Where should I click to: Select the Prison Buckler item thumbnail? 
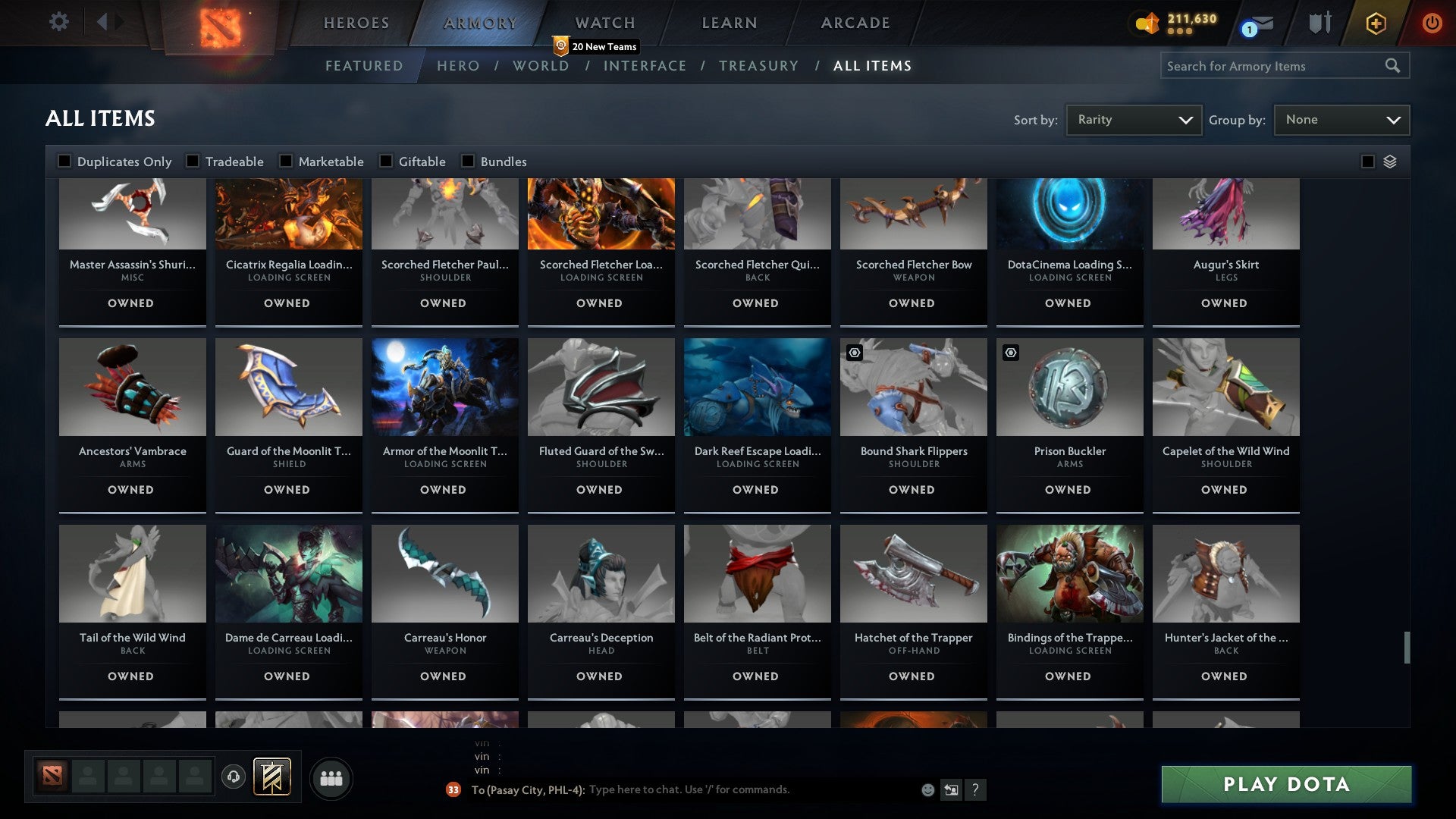[1069, 387]
